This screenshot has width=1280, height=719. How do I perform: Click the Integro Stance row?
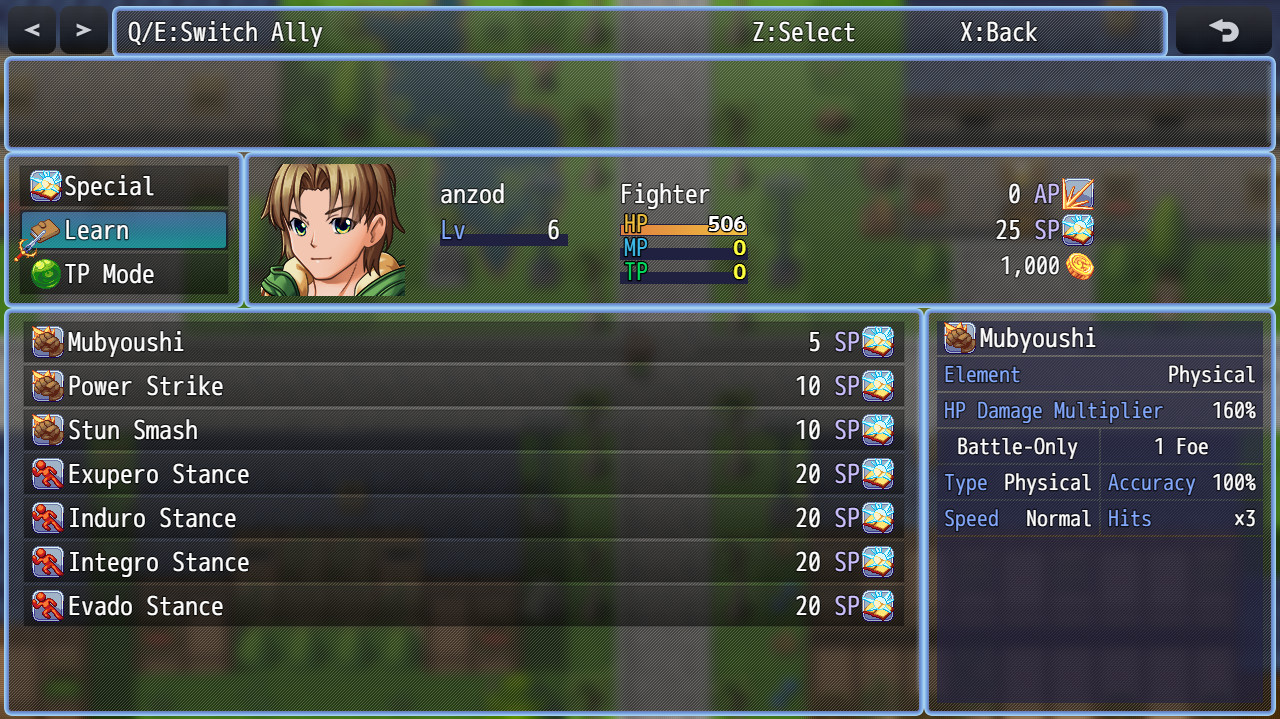pos(463,563)
